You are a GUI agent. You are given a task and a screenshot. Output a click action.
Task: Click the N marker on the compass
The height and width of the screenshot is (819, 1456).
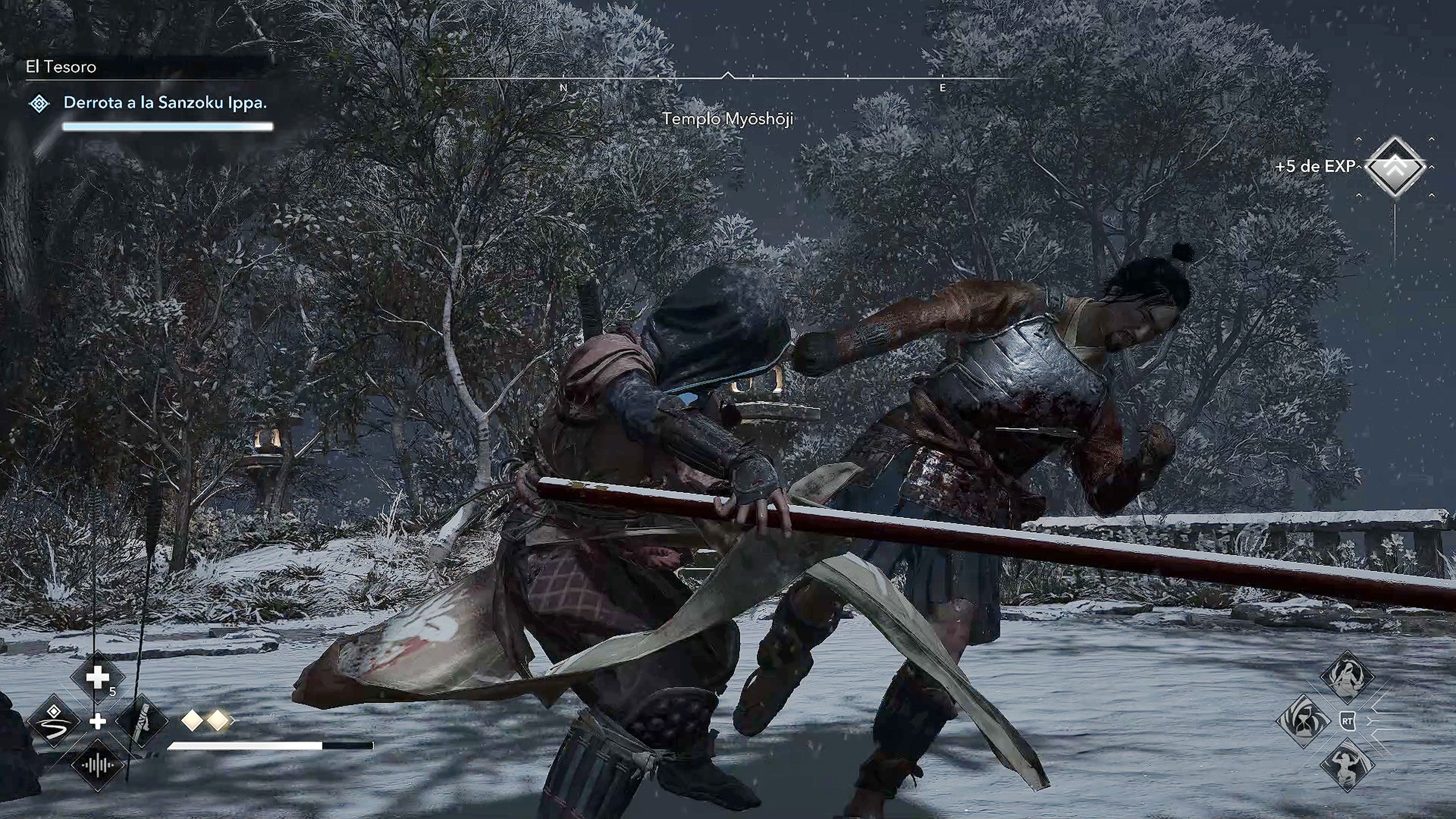coord(563,88)
